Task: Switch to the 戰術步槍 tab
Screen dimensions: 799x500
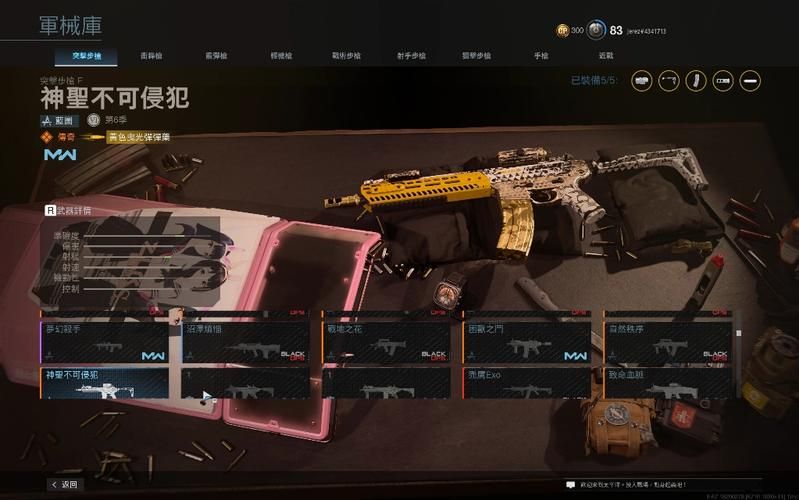Action: click(346, 56)
